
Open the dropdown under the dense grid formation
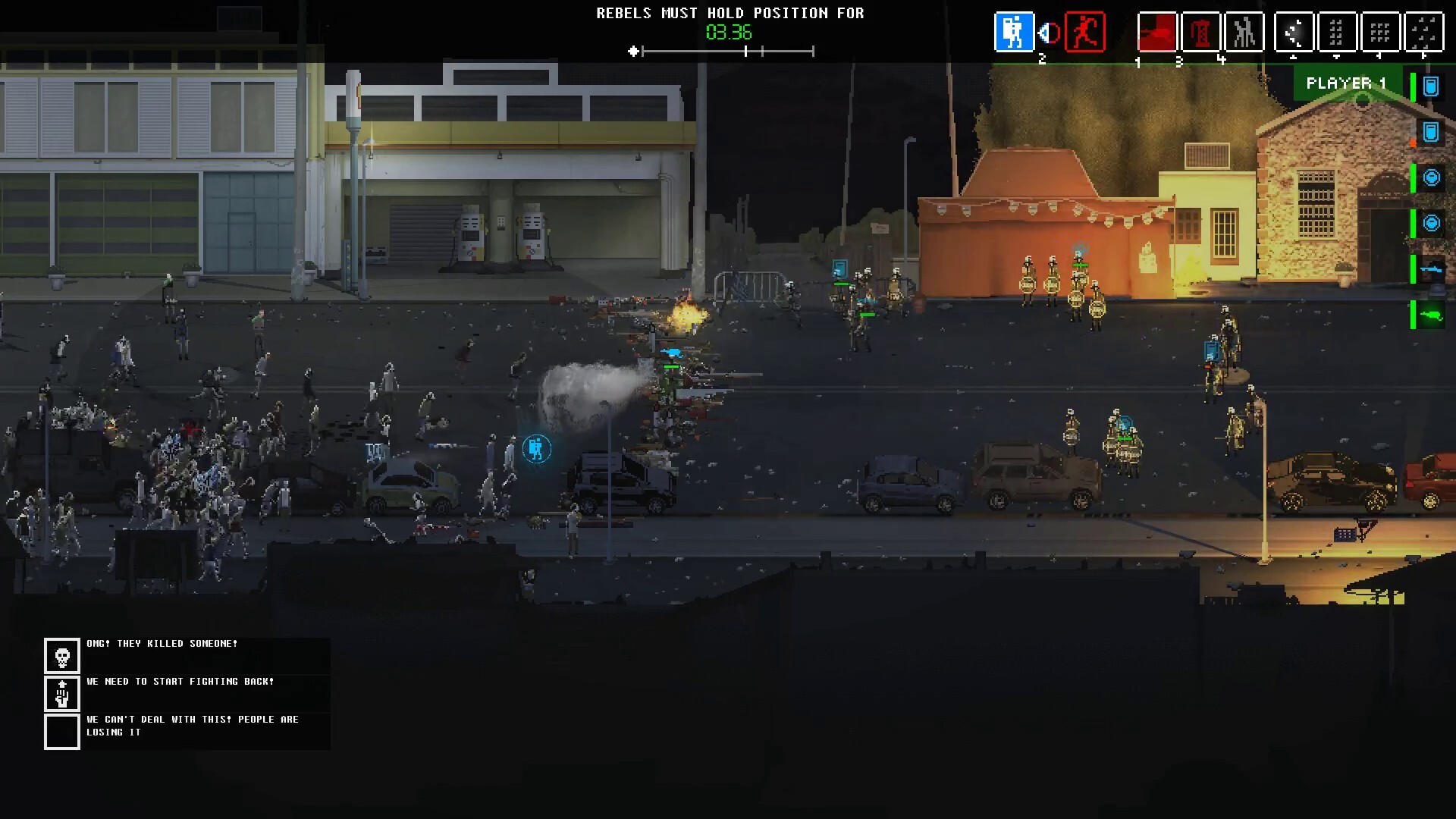(1379, 58)
